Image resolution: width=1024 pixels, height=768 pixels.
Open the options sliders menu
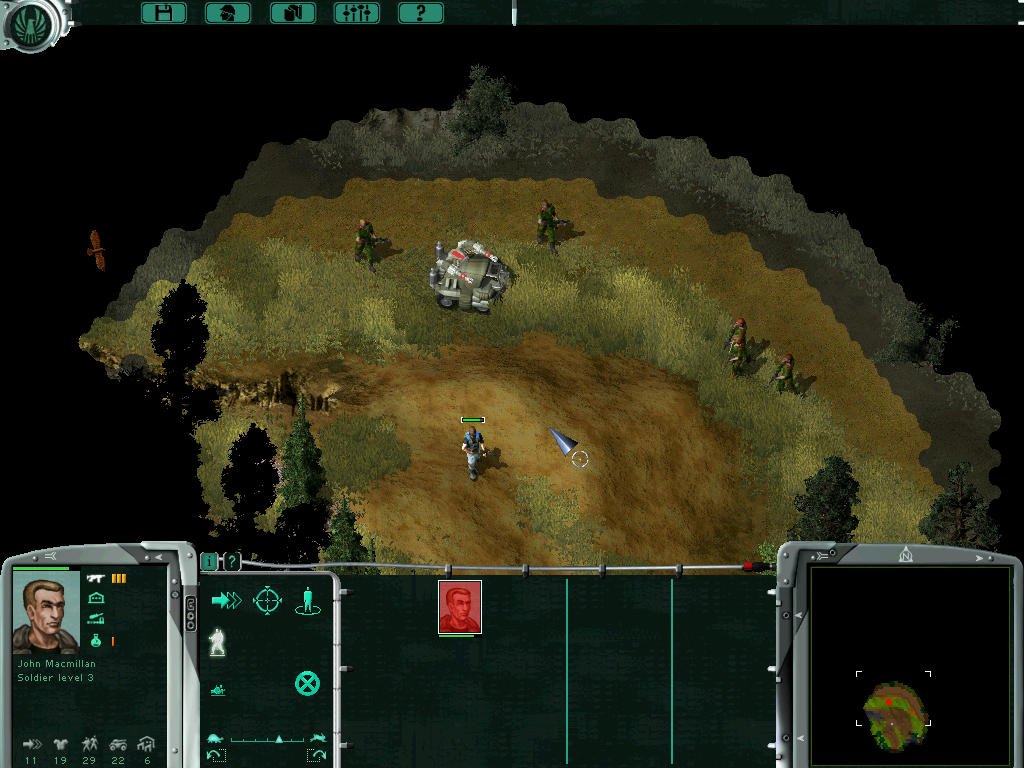pos(356,13)
